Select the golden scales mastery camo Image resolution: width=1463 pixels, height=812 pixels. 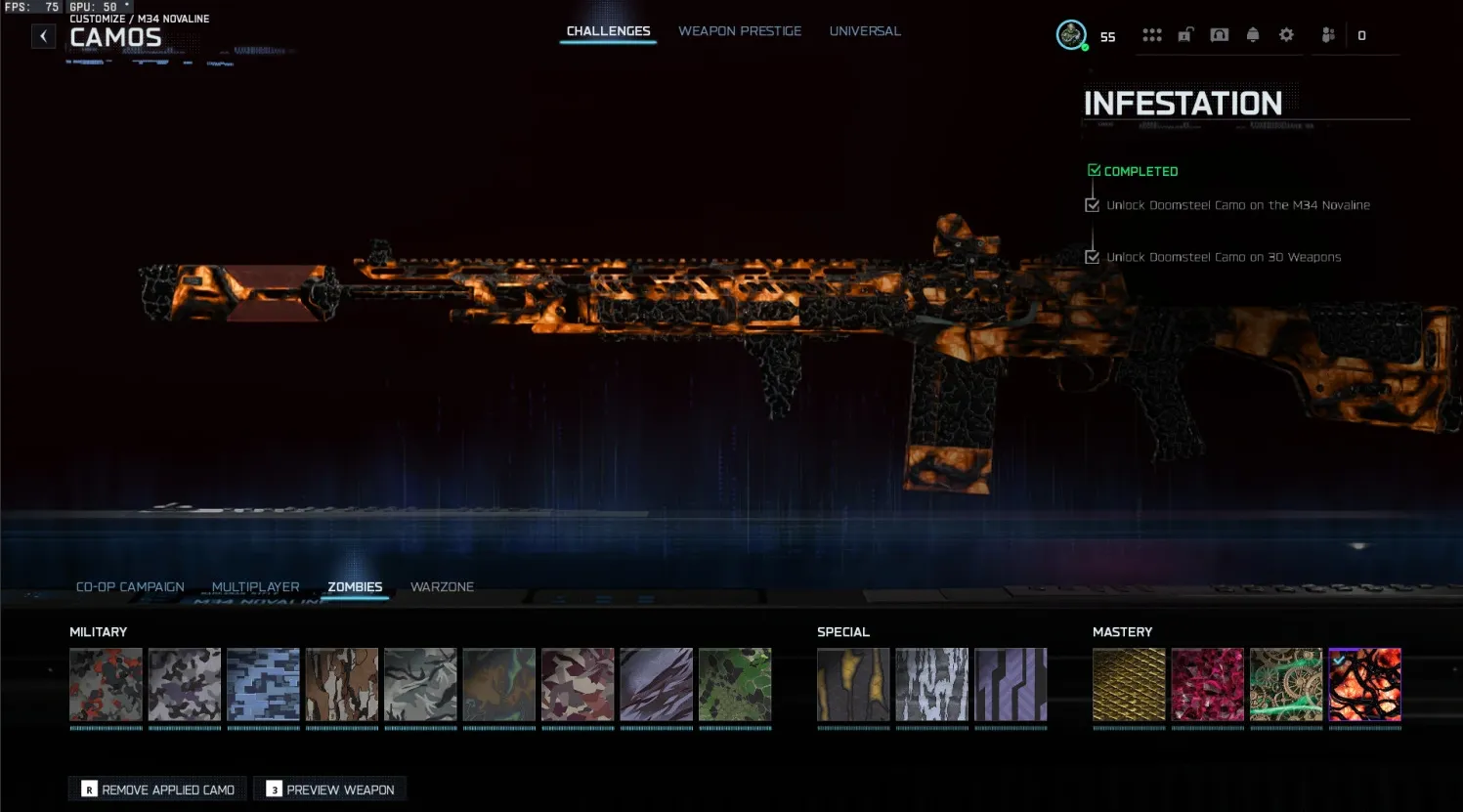tap(1129, 685)
